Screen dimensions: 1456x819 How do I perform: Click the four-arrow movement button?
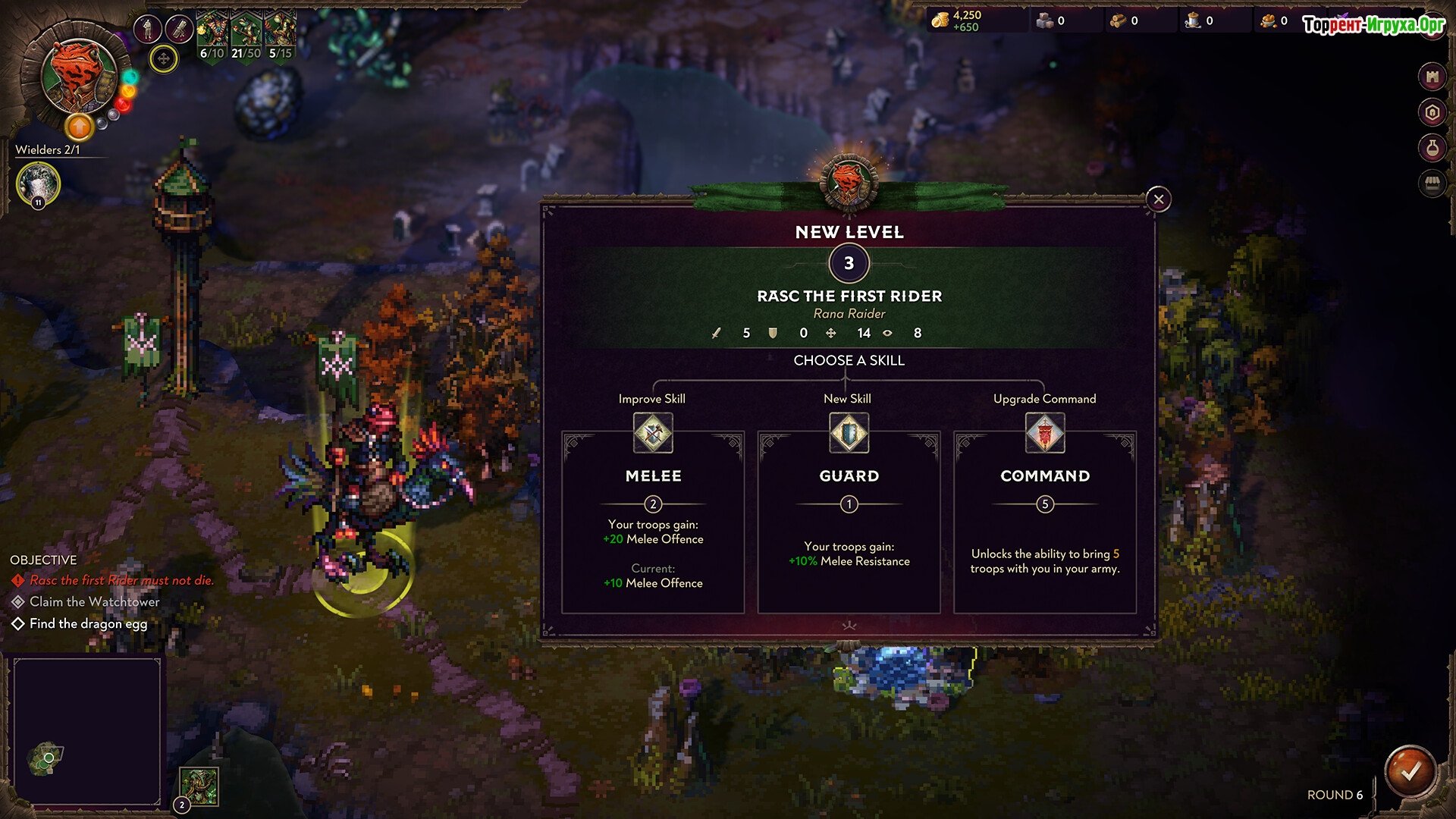point(163,58)
